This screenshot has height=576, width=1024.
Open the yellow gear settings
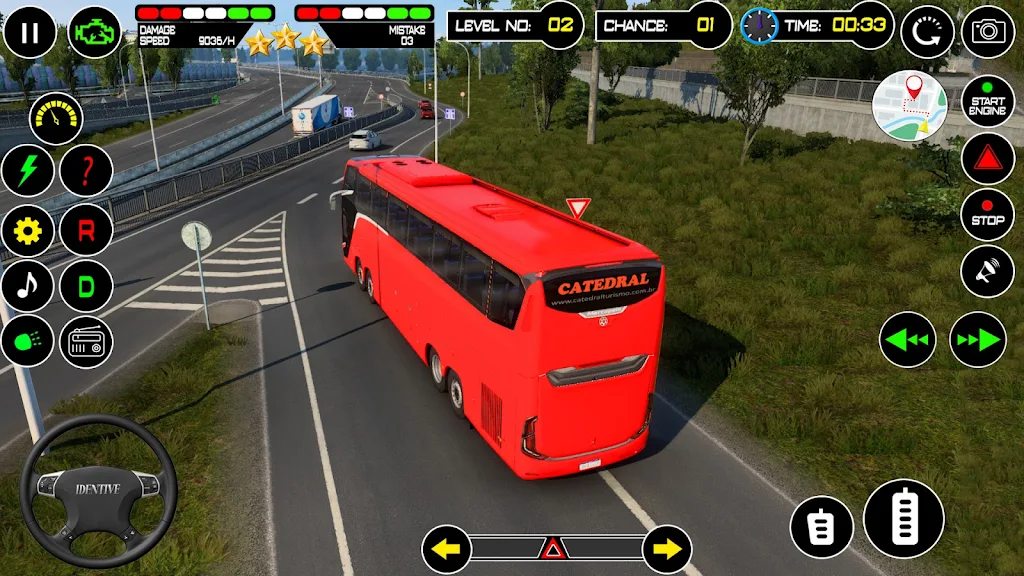(28, 231)
